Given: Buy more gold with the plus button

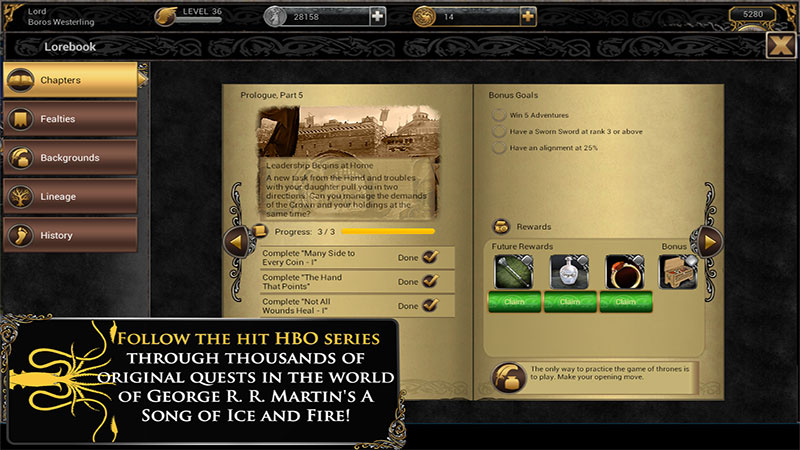Looking at the screenshot, I should click(x=527, y=16).
